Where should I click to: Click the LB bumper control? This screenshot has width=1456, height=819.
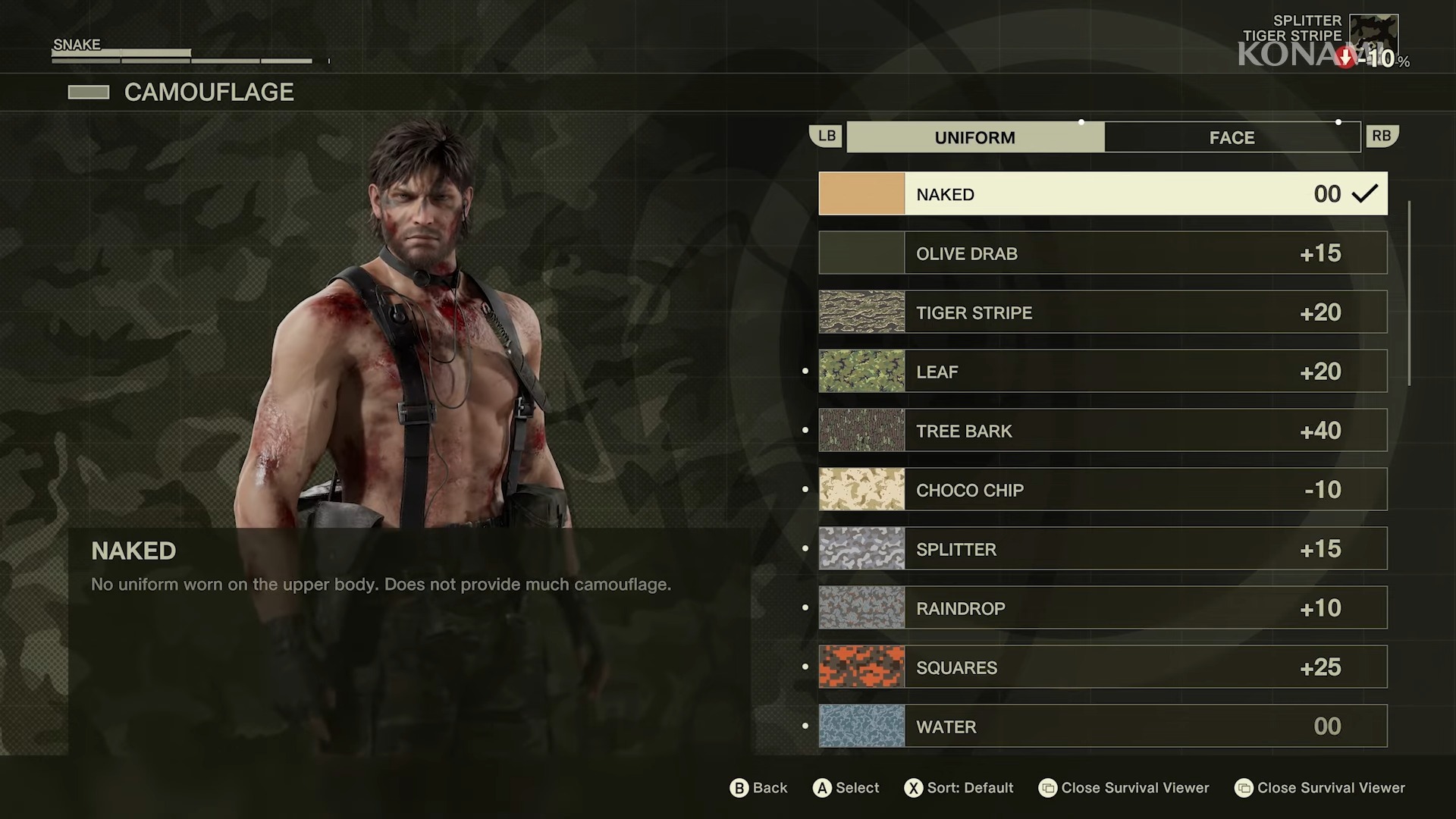(826, 136)
